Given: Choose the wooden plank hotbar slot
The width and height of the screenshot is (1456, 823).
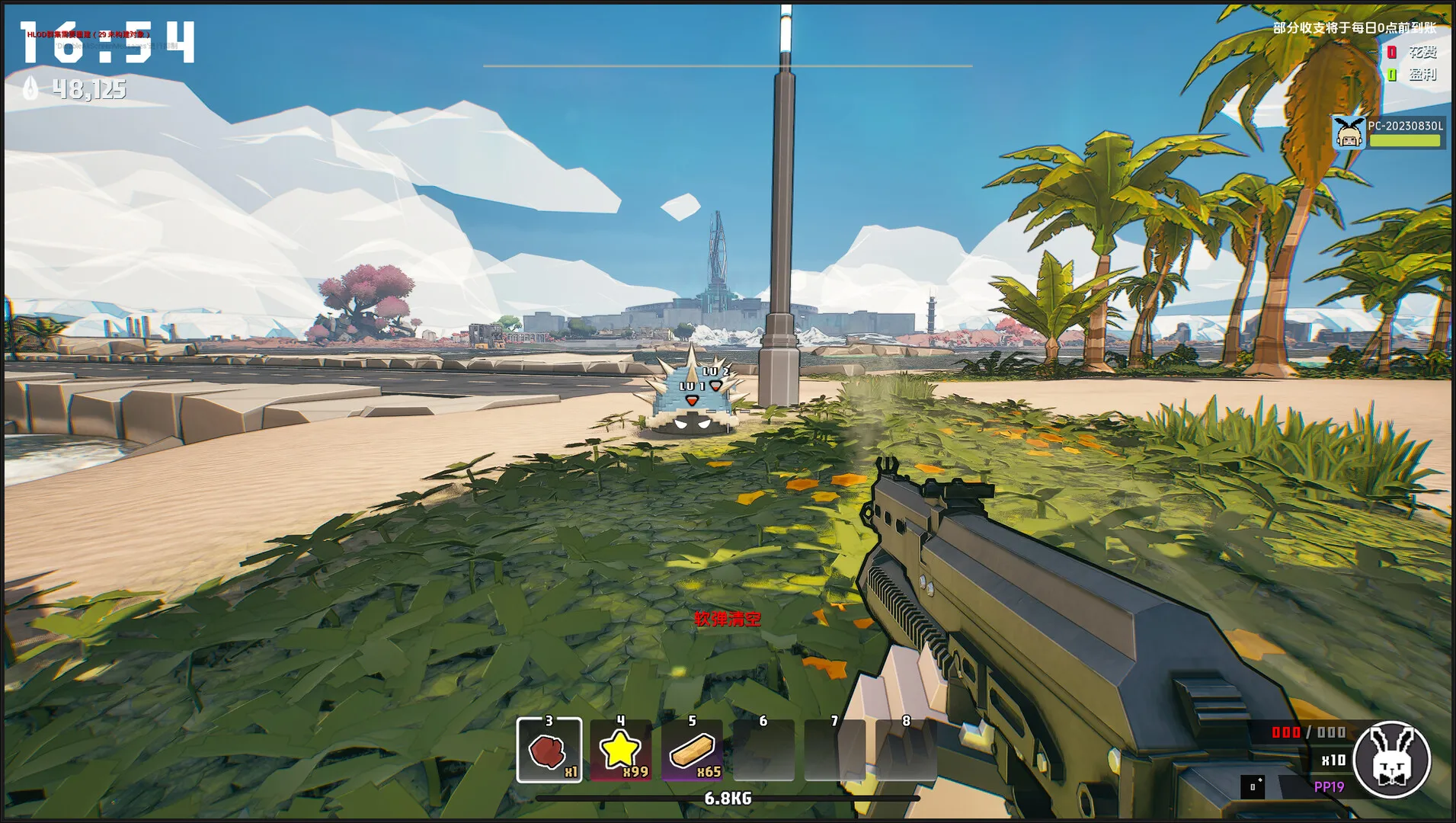Looking at the screenshot, I should click(692, 751).
